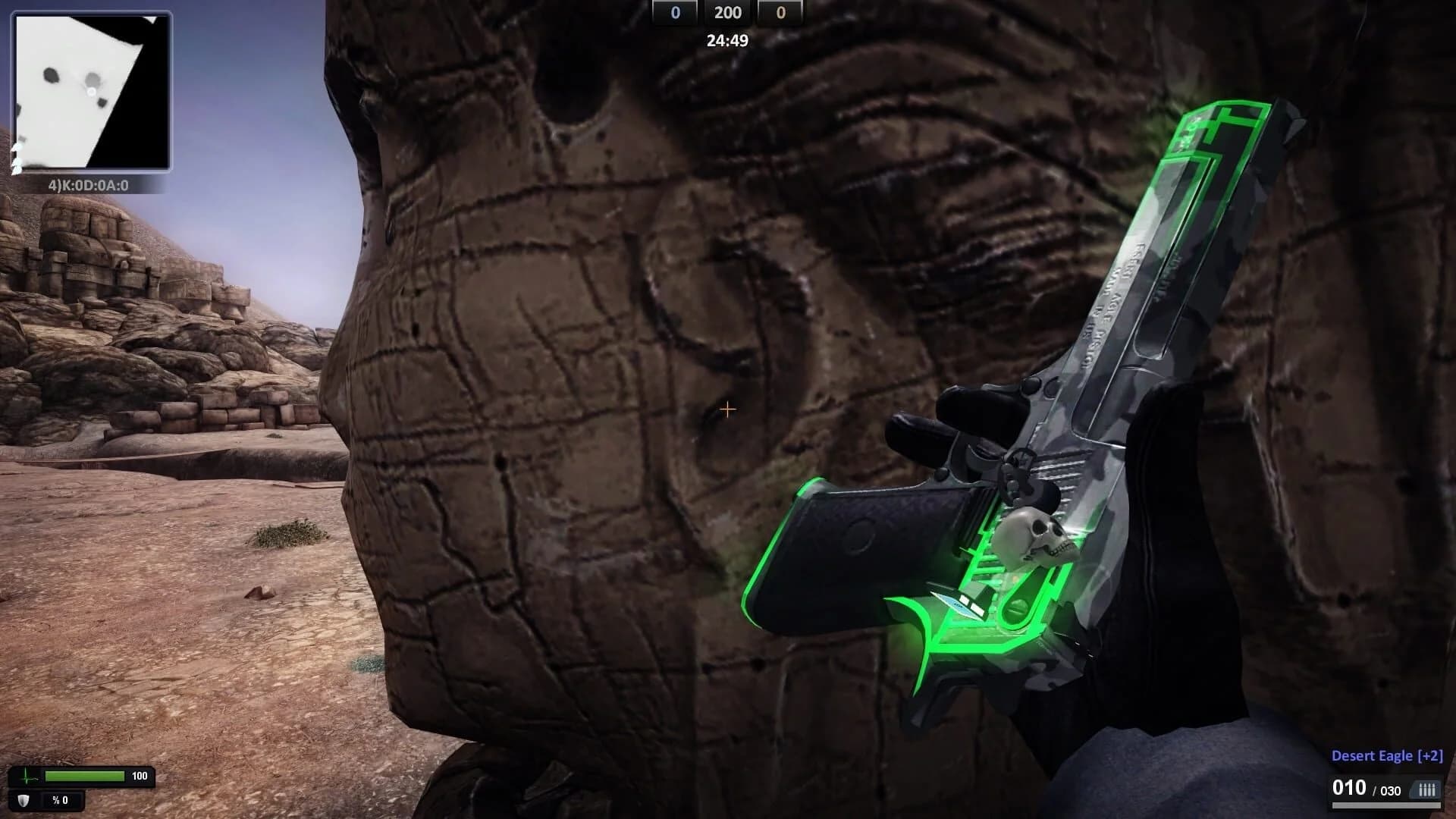Click a dark enemy blip on the minimap
Image resolution: width=1456 pixels, height=819 pixels.
point(50,76)
